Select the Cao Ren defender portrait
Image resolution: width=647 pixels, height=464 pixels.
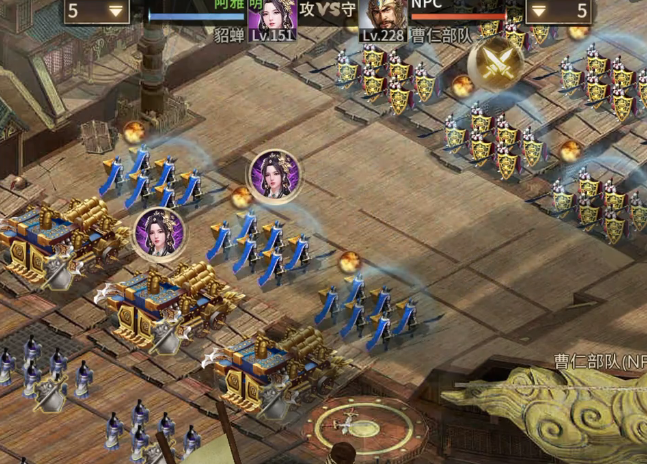[x=383, y=13]
